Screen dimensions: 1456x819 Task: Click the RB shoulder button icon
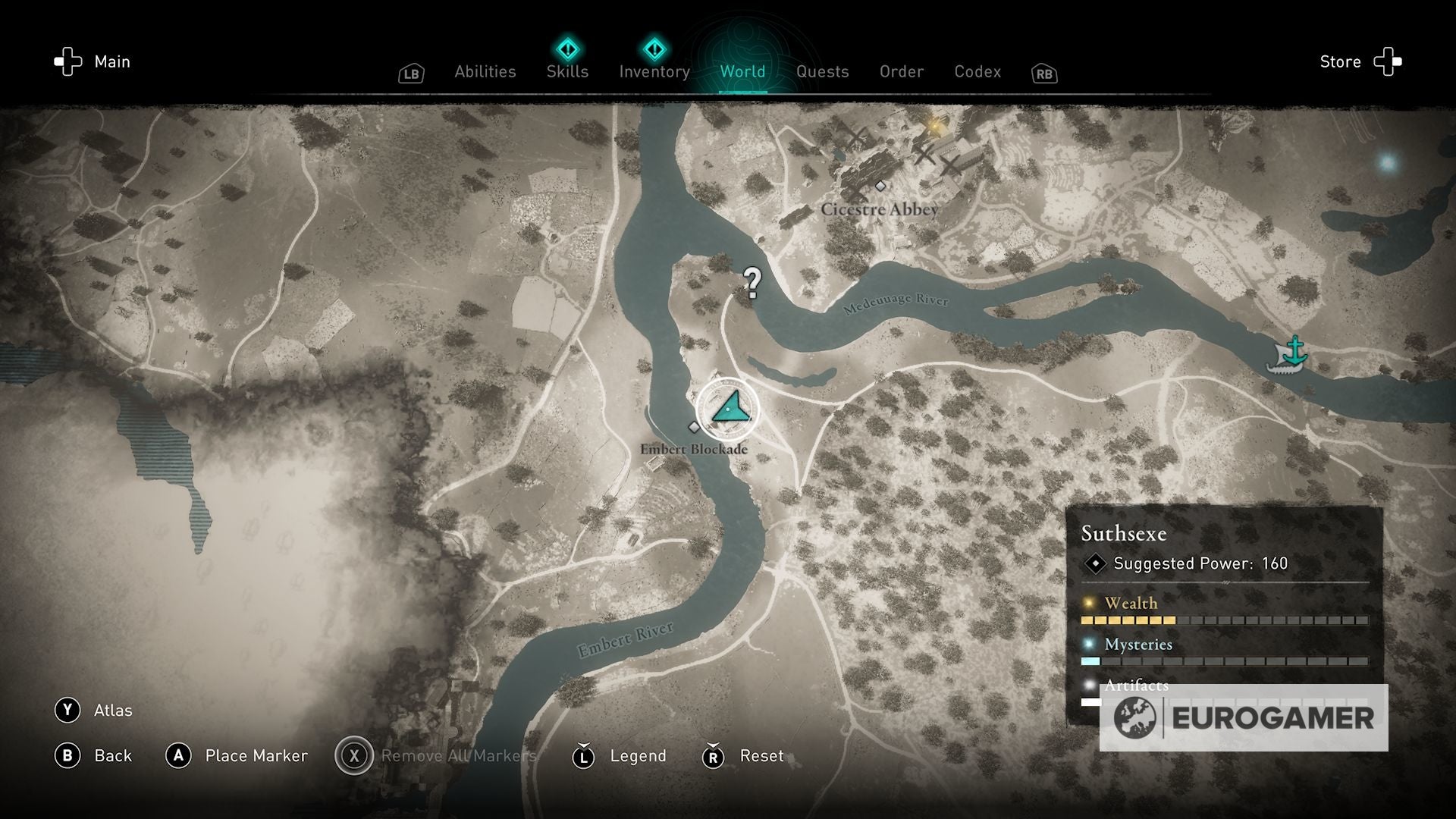point(1043,74)
